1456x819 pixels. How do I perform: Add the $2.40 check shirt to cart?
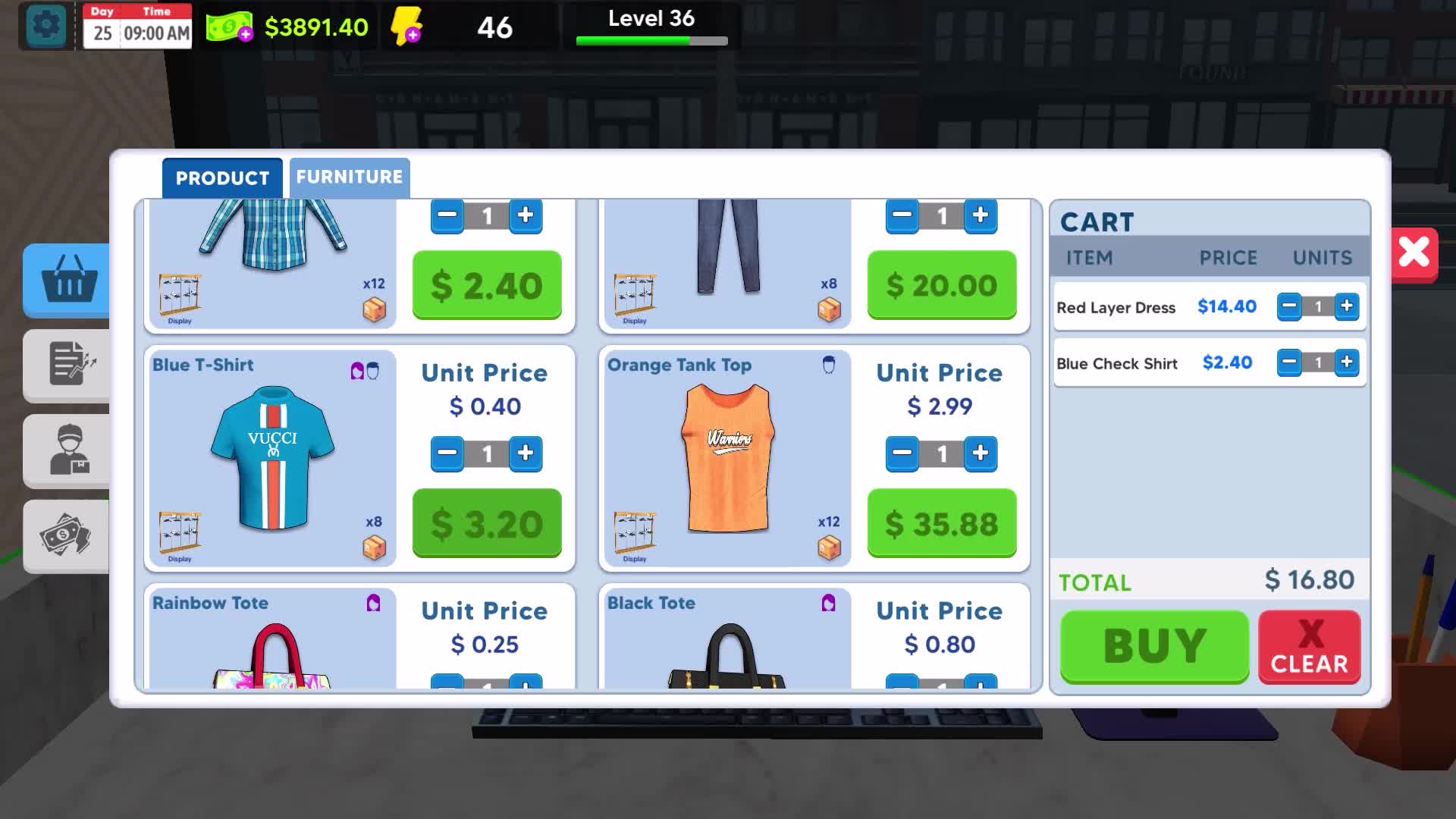pyautogui.click(x=487, y=285)
